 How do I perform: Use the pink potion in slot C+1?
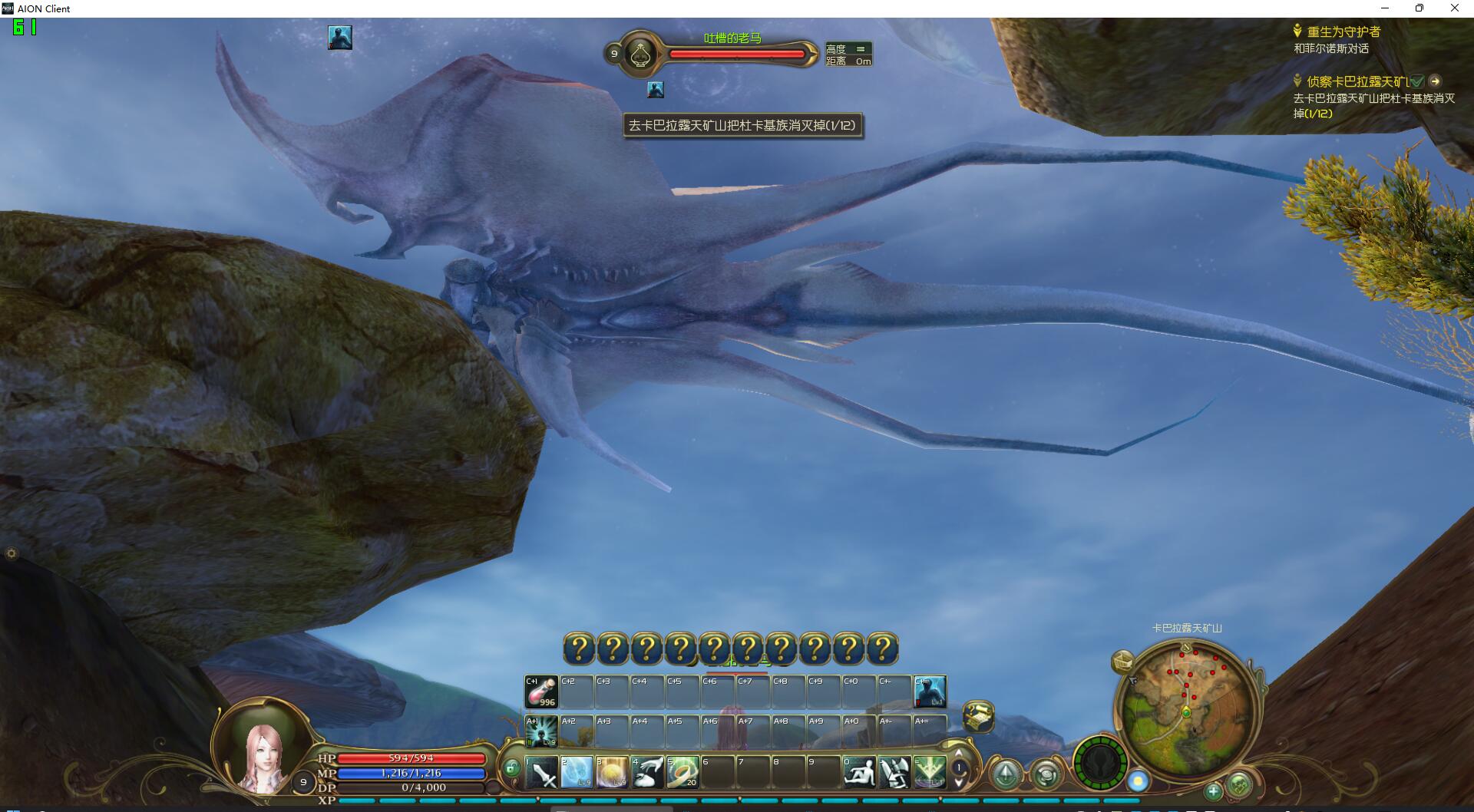541,692
